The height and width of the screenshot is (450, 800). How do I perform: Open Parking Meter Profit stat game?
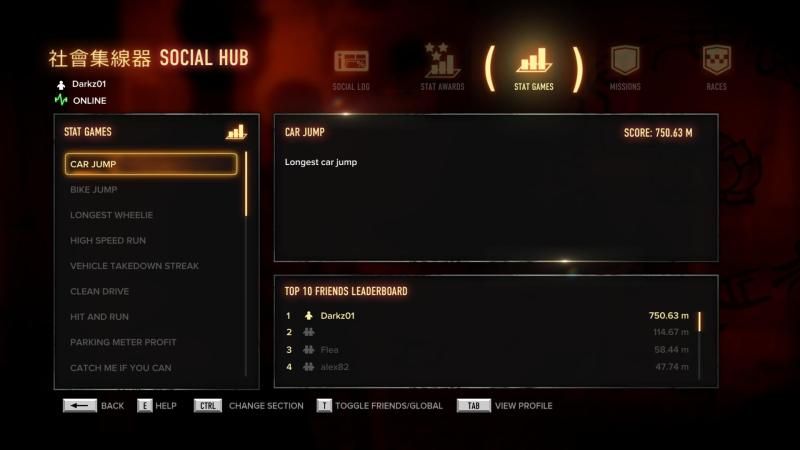pos(151,342)
